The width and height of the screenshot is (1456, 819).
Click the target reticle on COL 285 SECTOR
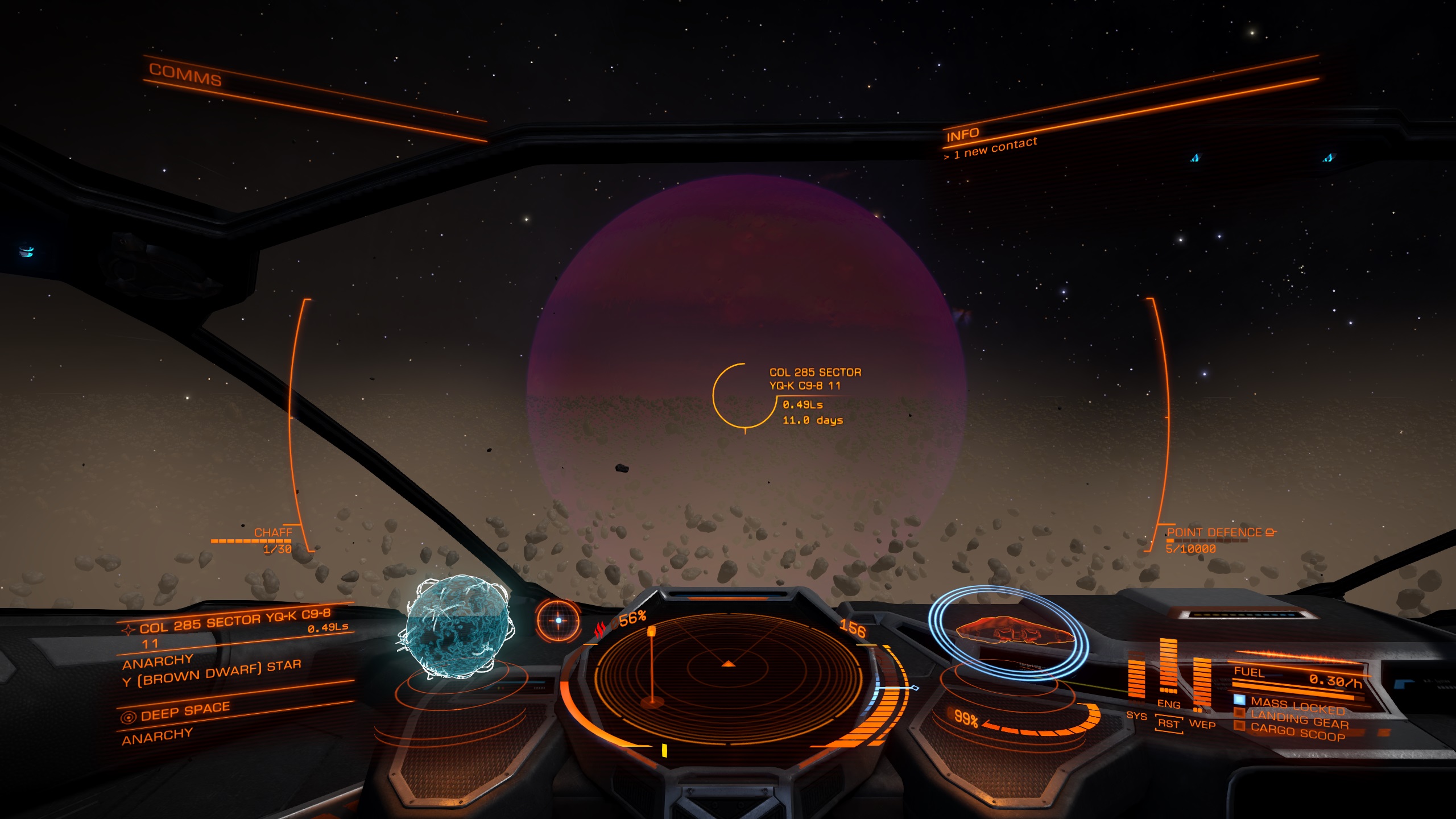pyautogui.click(x=745, y=396)
